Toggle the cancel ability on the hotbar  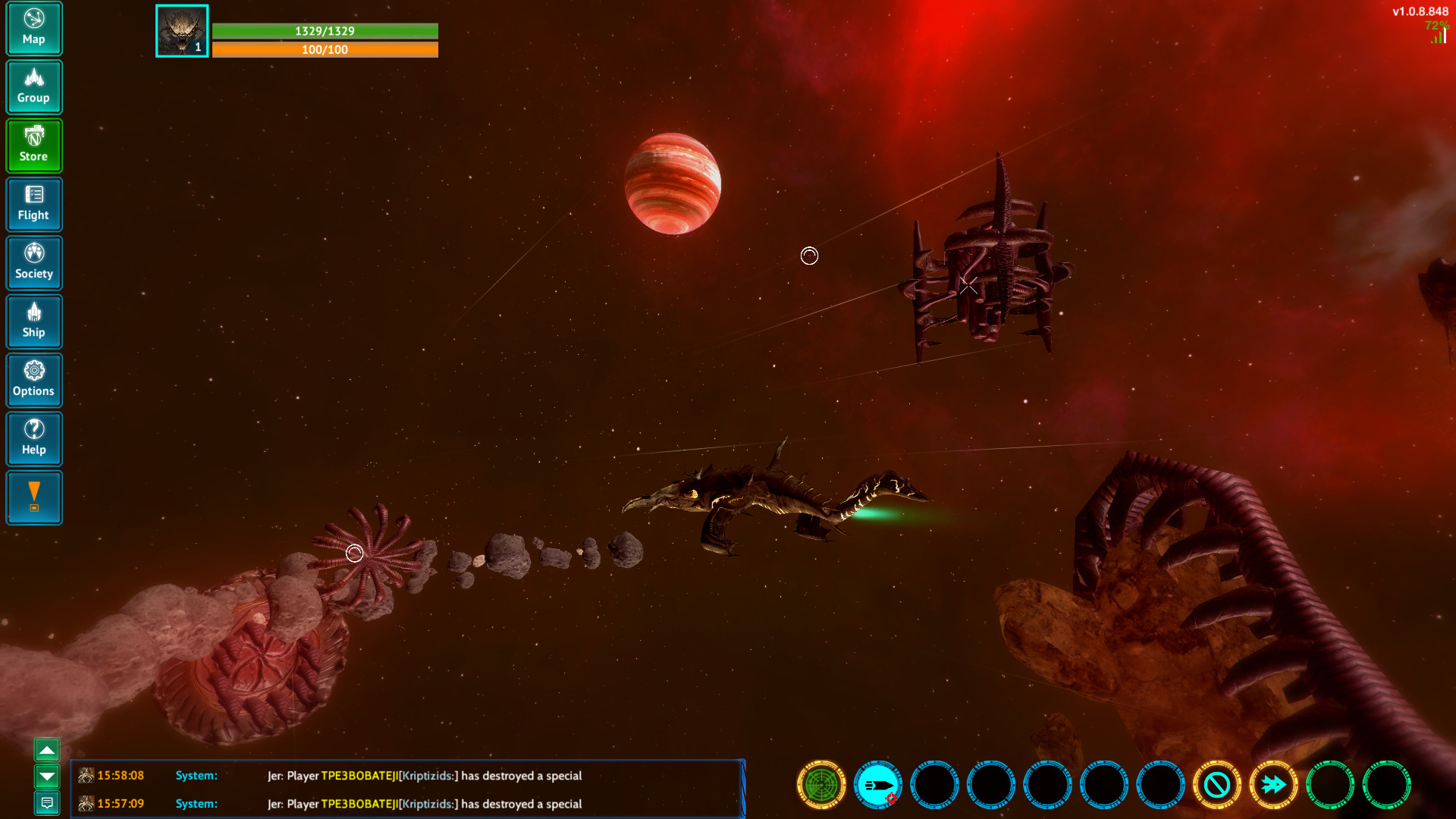pyautogui.click(x=1218, y=786)
